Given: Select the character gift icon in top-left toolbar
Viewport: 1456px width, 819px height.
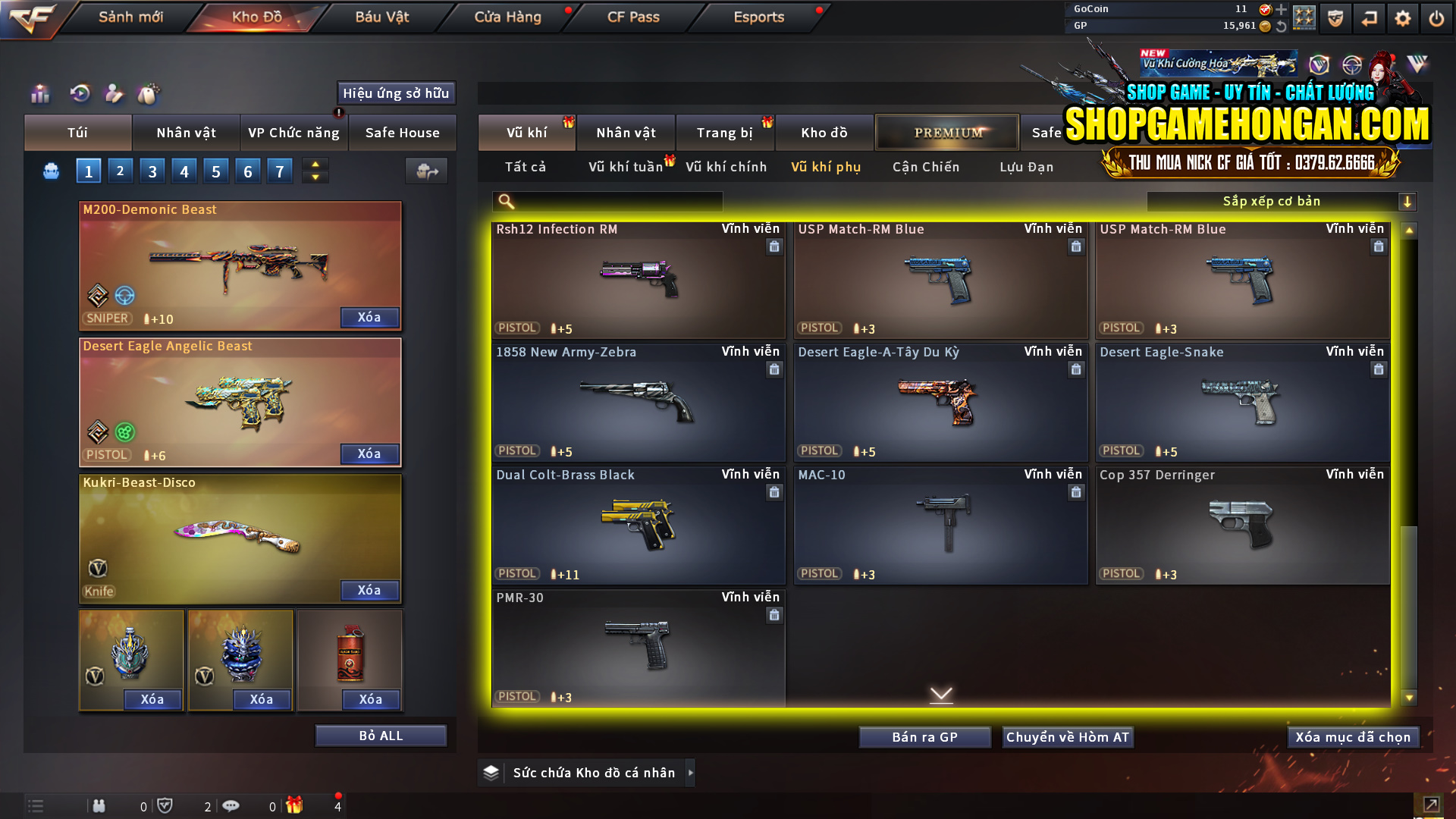Looking at the screenshot, I should [x=114, y=94].
